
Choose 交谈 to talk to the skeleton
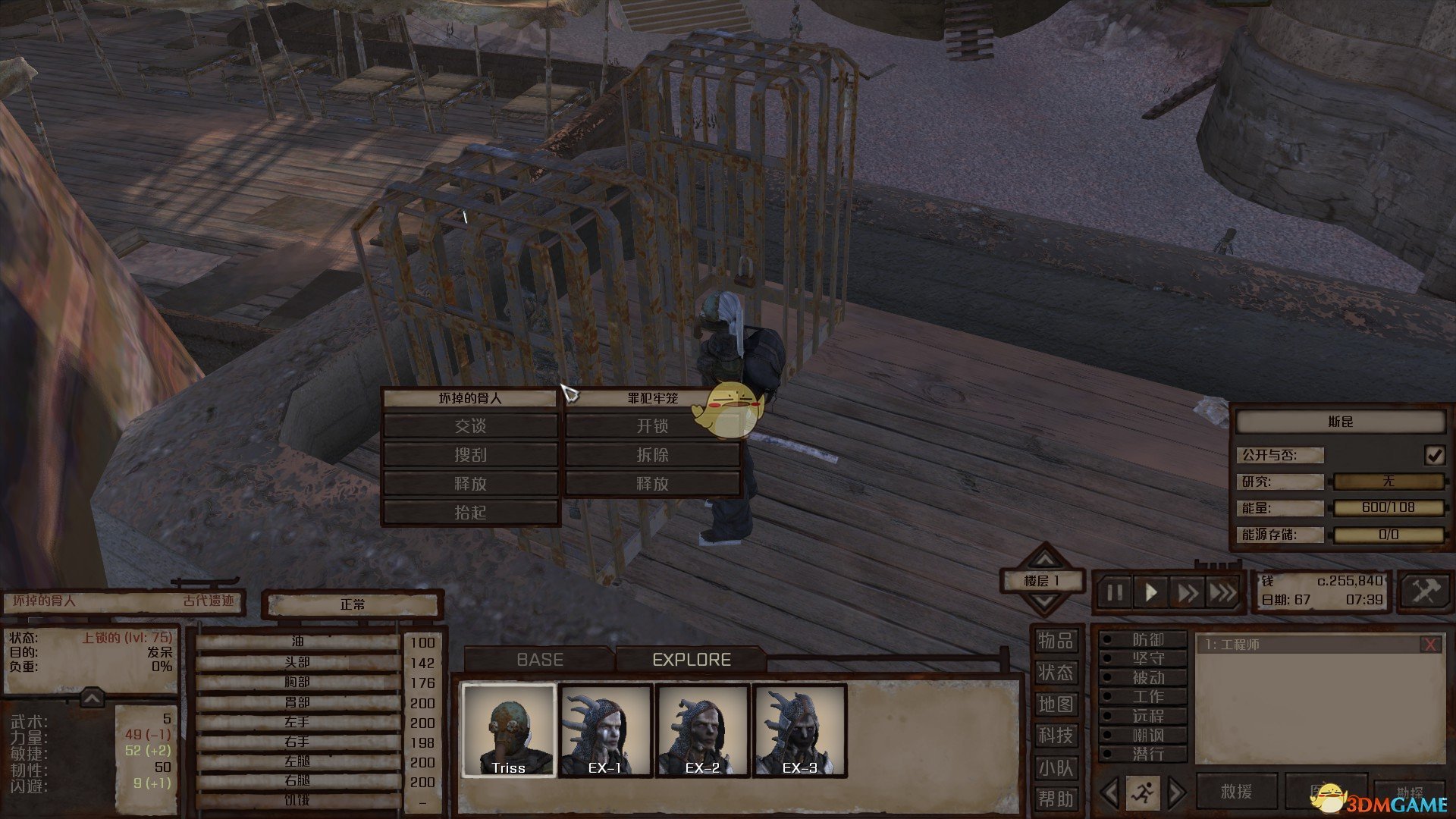click(470, 426)
